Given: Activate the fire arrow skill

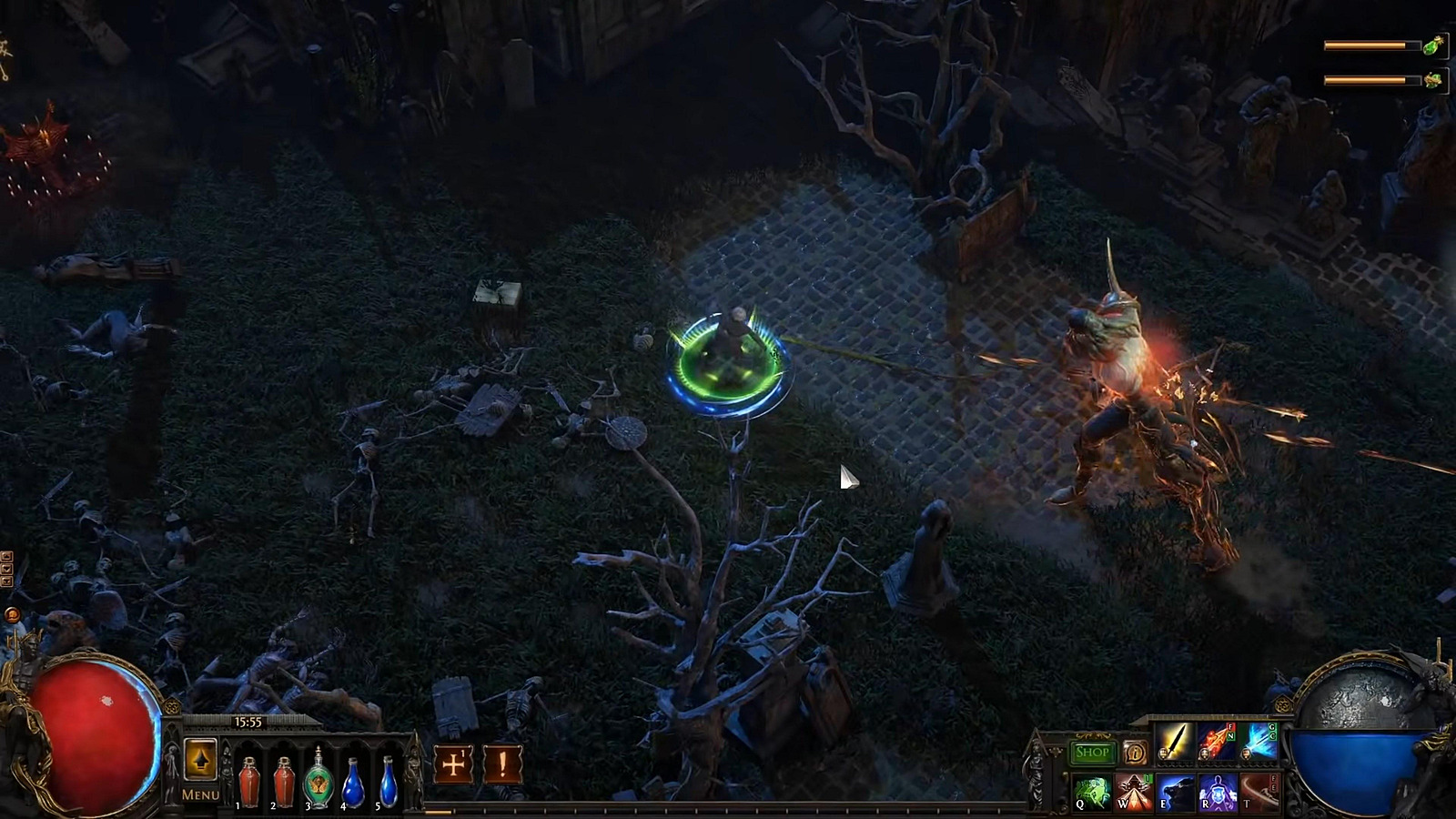Looking at the screenshot, I should tap(1218, 743).
